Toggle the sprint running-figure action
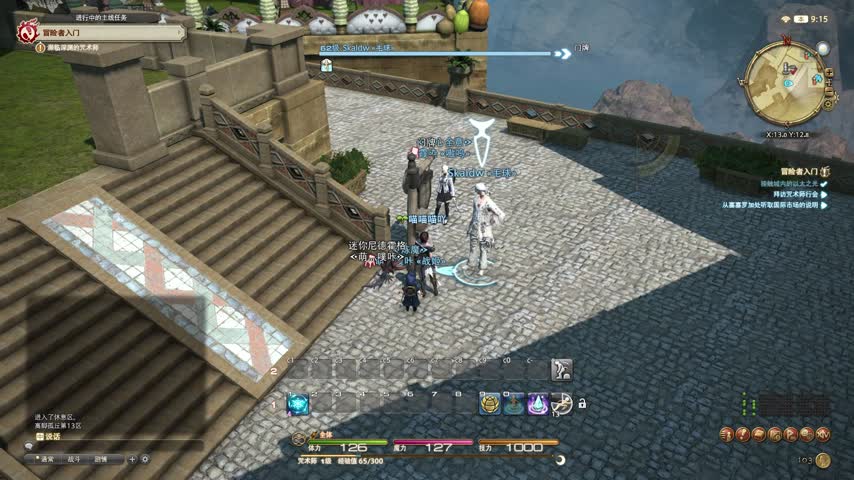Screen dimensions: 854x480 click(562, 404)
